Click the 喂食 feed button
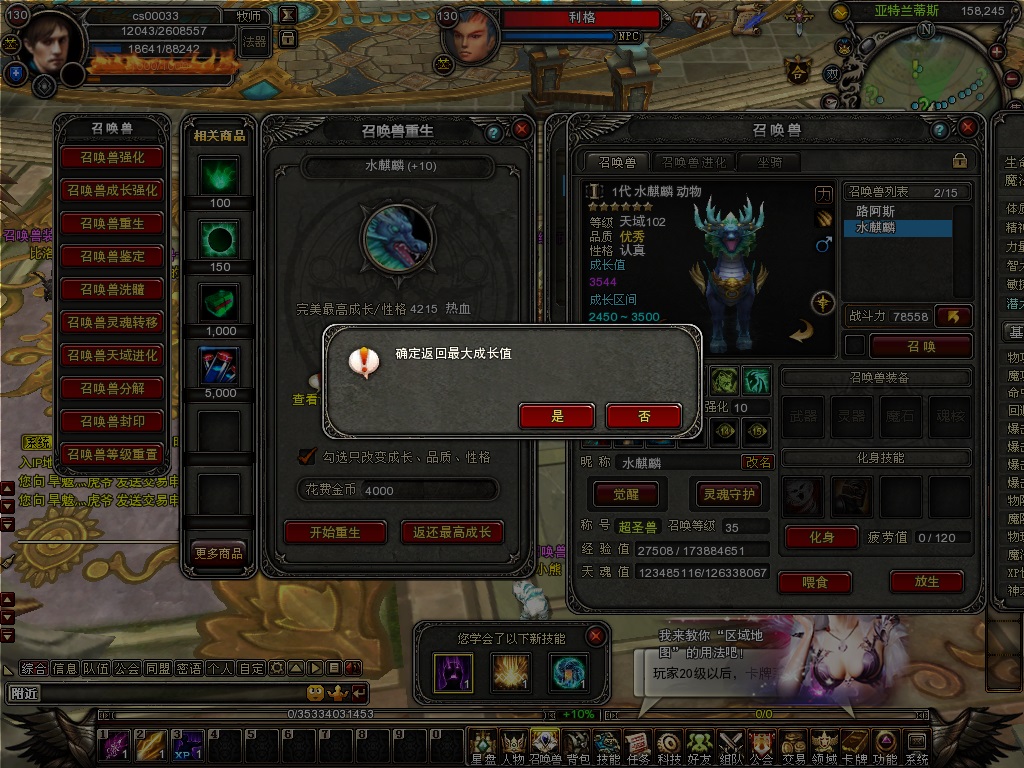Viewport: 1024px width, 768px height. pos(813,581)
